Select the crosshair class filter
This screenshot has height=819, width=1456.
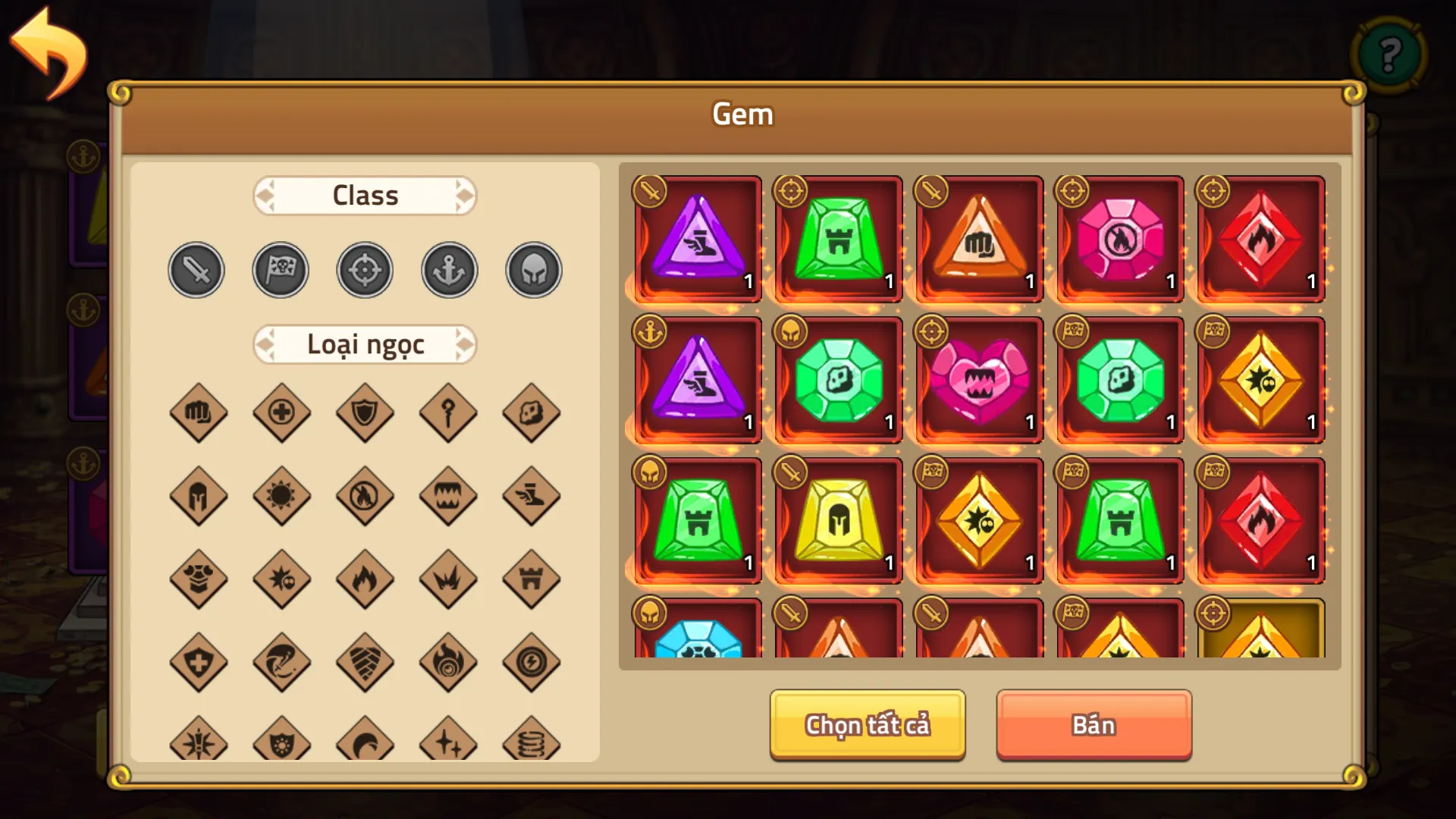click(365, 269)
